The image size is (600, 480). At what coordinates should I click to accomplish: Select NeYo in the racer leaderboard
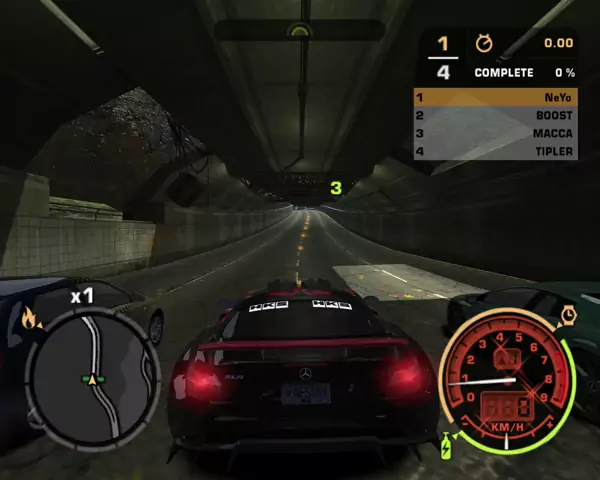click(x=495, y=98)
